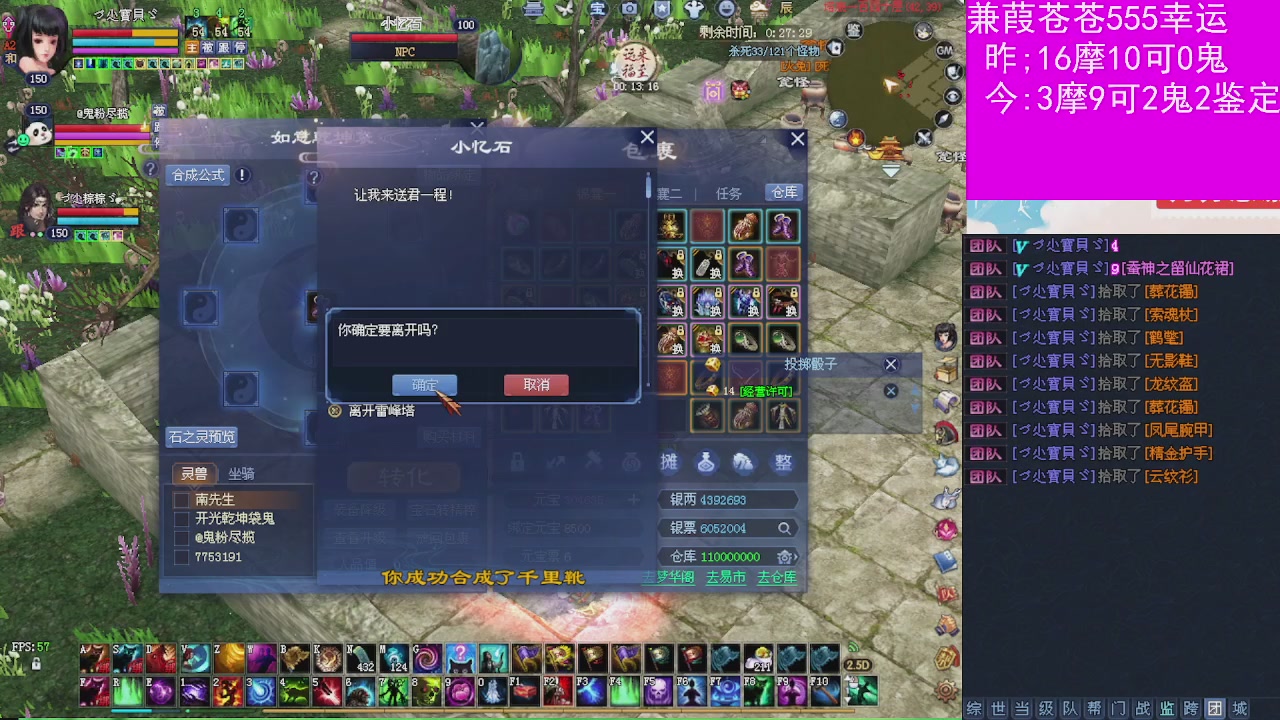This screenshot has height=720, width=1280.
Task: Click the potion bottle icon in the inventory toolbar
Action: (705, 463)
